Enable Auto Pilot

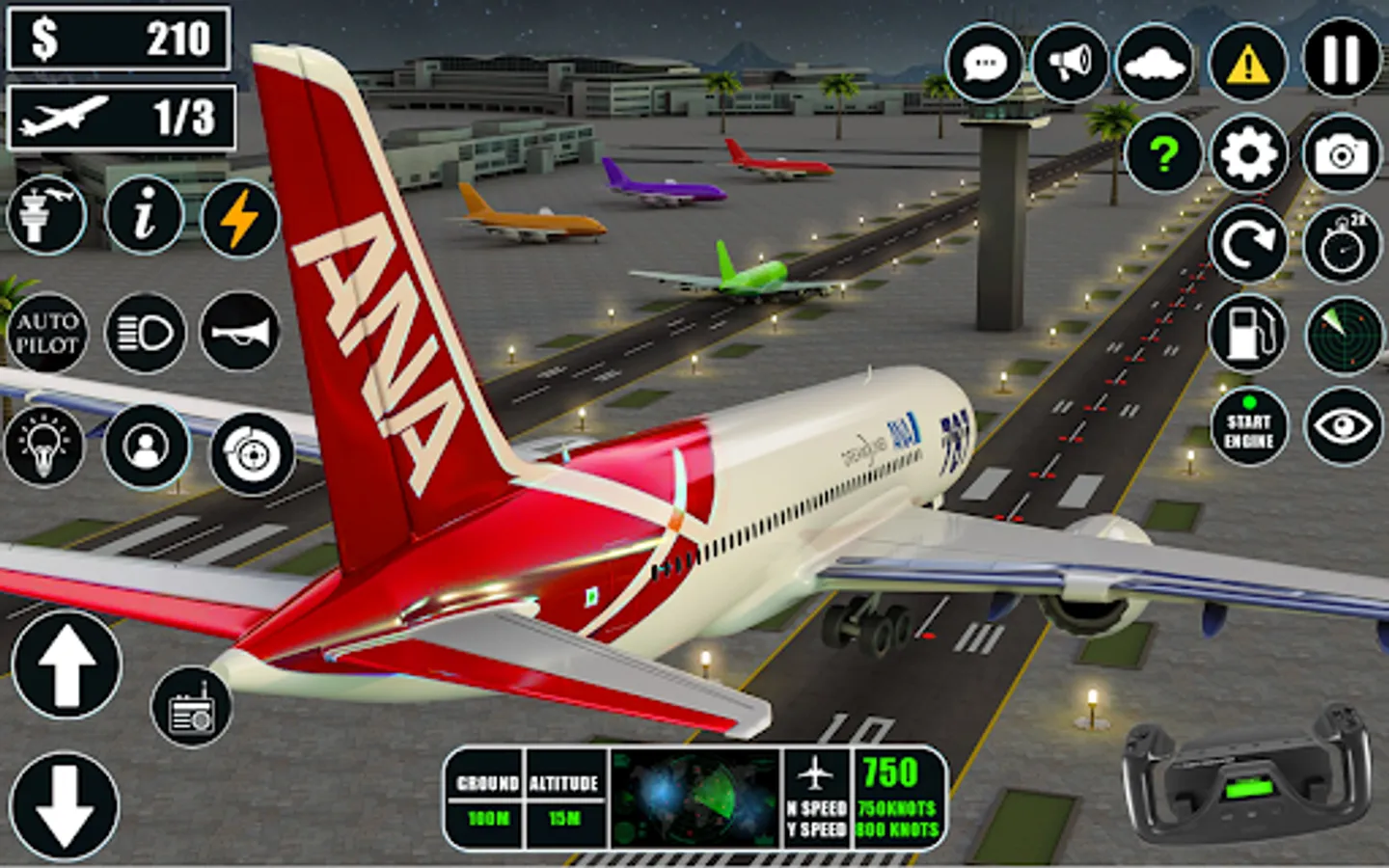click(x=46, y=334)
